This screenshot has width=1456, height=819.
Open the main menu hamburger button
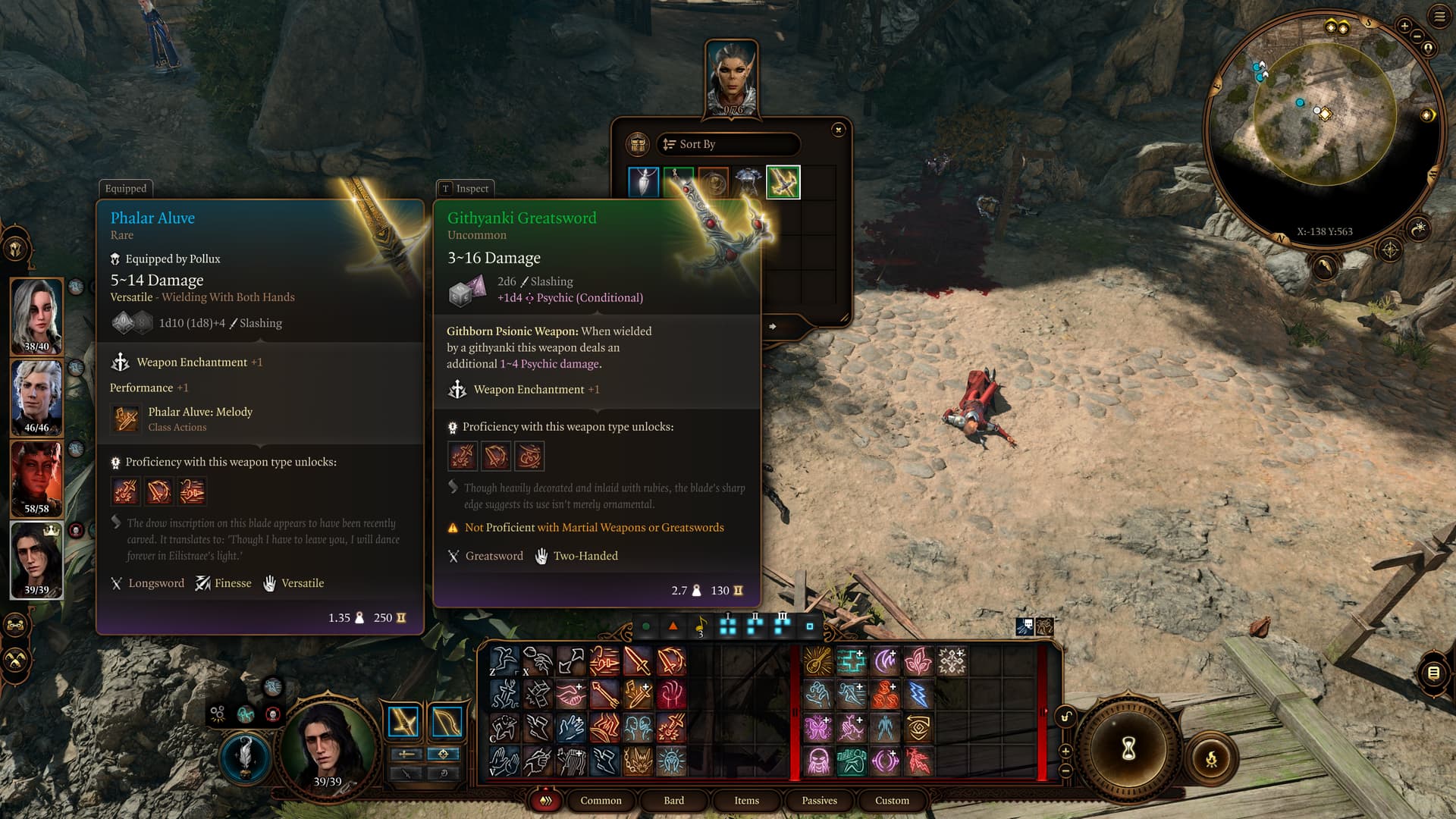pos(1439,17)
